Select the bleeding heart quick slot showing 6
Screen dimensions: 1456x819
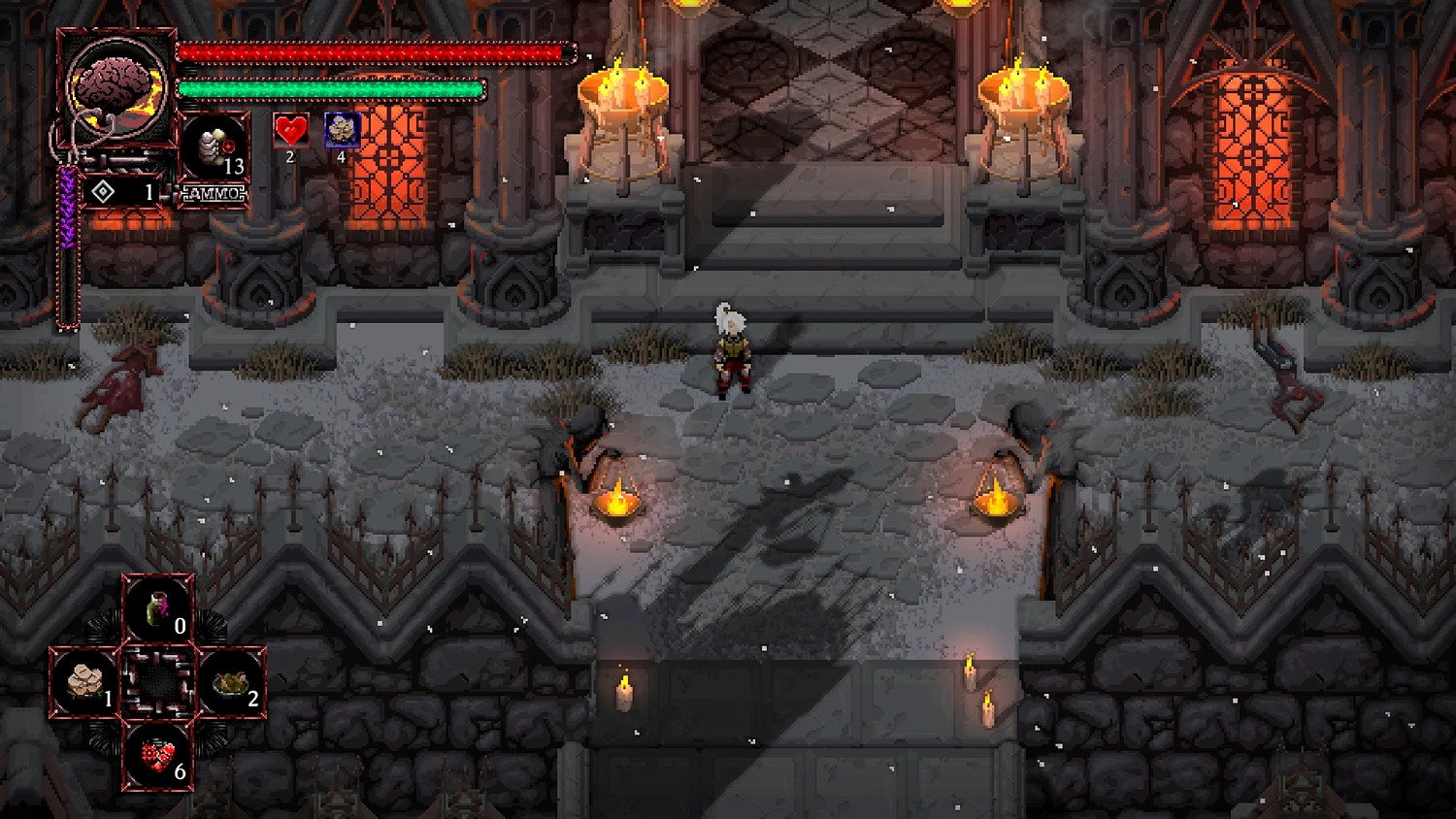tap(158, 755)
